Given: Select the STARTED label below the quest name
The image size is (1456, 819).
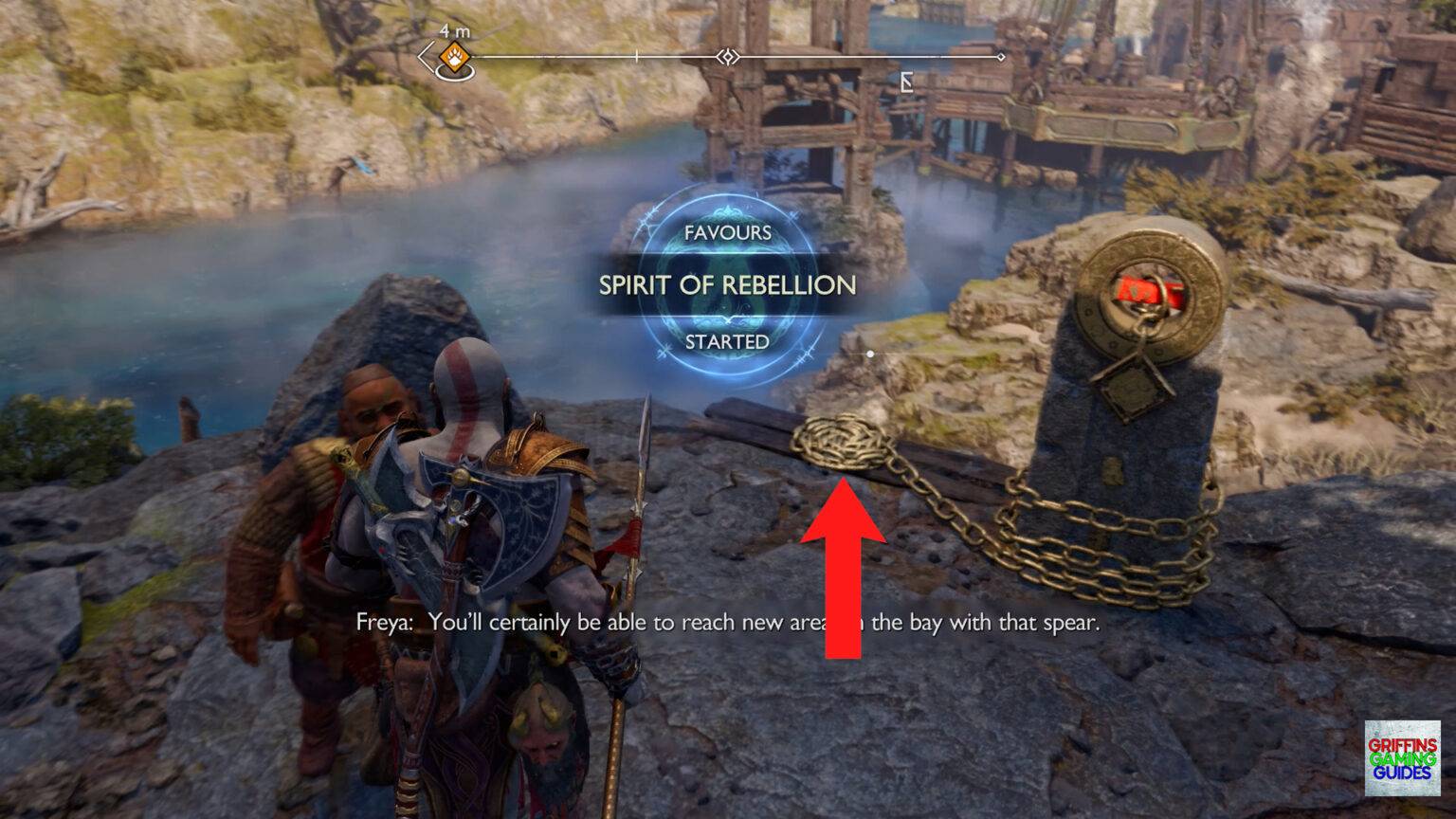Looking at the screenshot, I should tap(726, 343).
